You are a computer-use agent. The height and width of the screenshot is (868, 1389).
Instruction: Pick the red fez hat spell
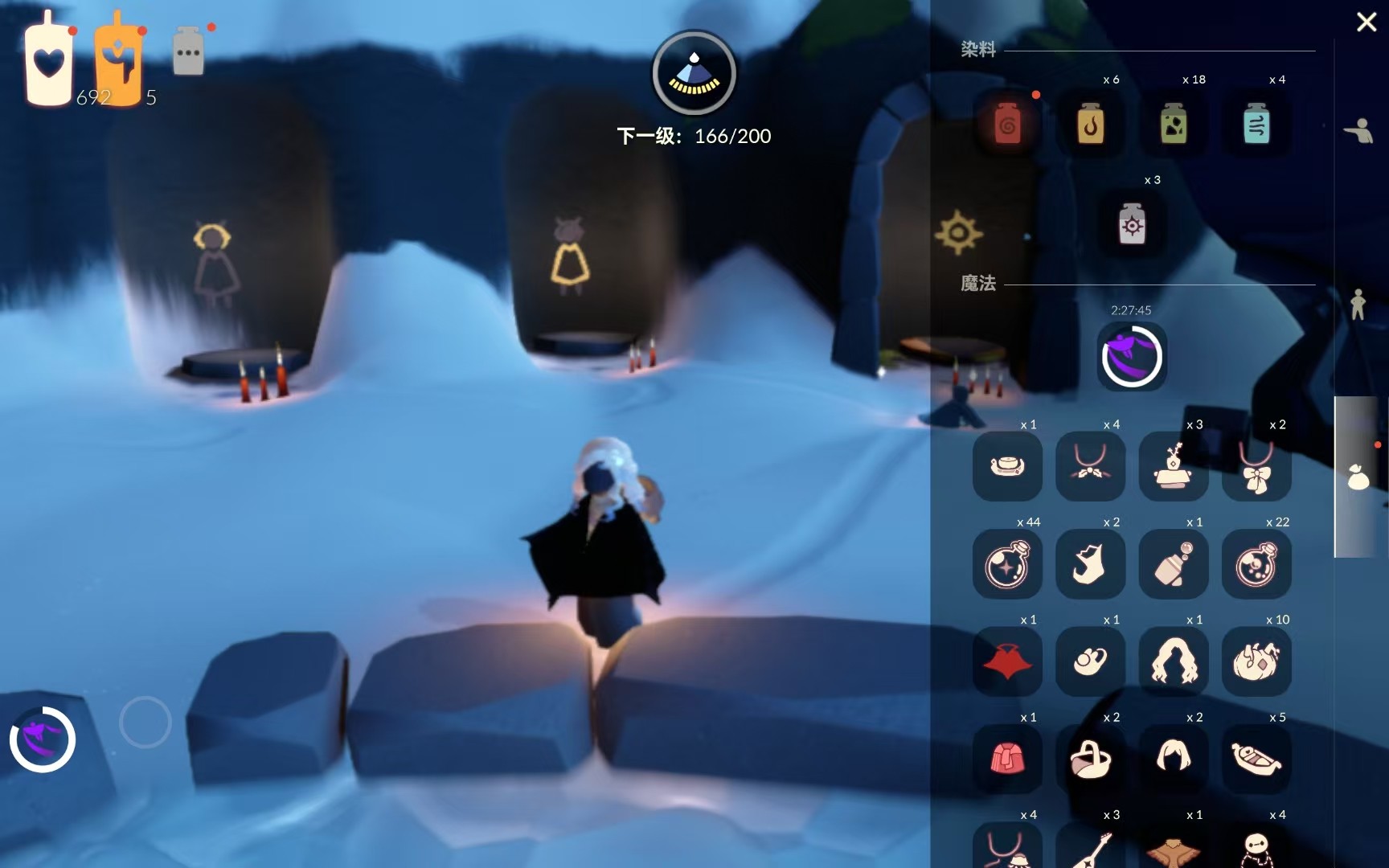coord(1007,759)
